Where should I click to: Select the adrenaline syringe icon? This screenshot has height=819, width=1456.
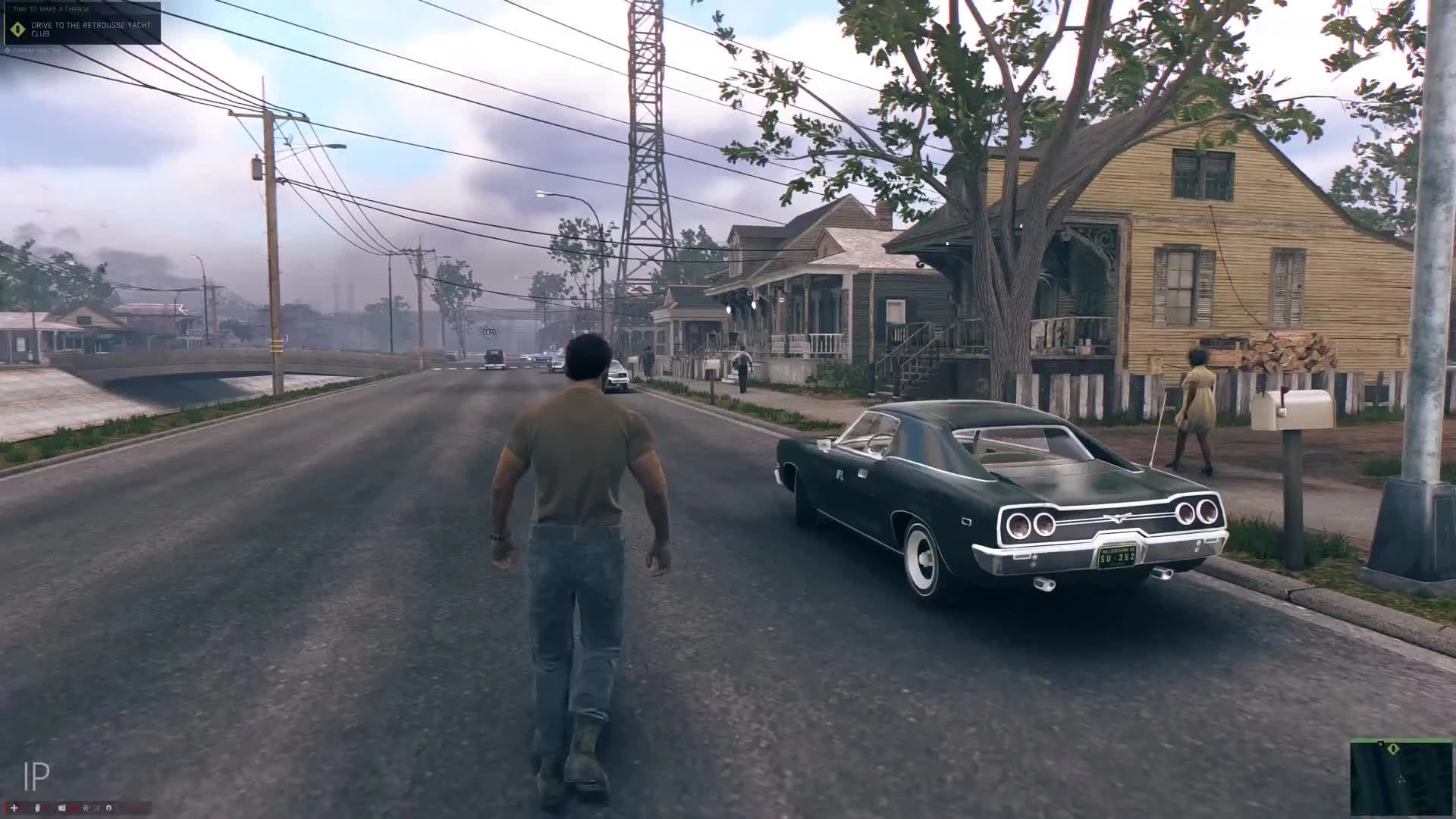pos(37,809)
